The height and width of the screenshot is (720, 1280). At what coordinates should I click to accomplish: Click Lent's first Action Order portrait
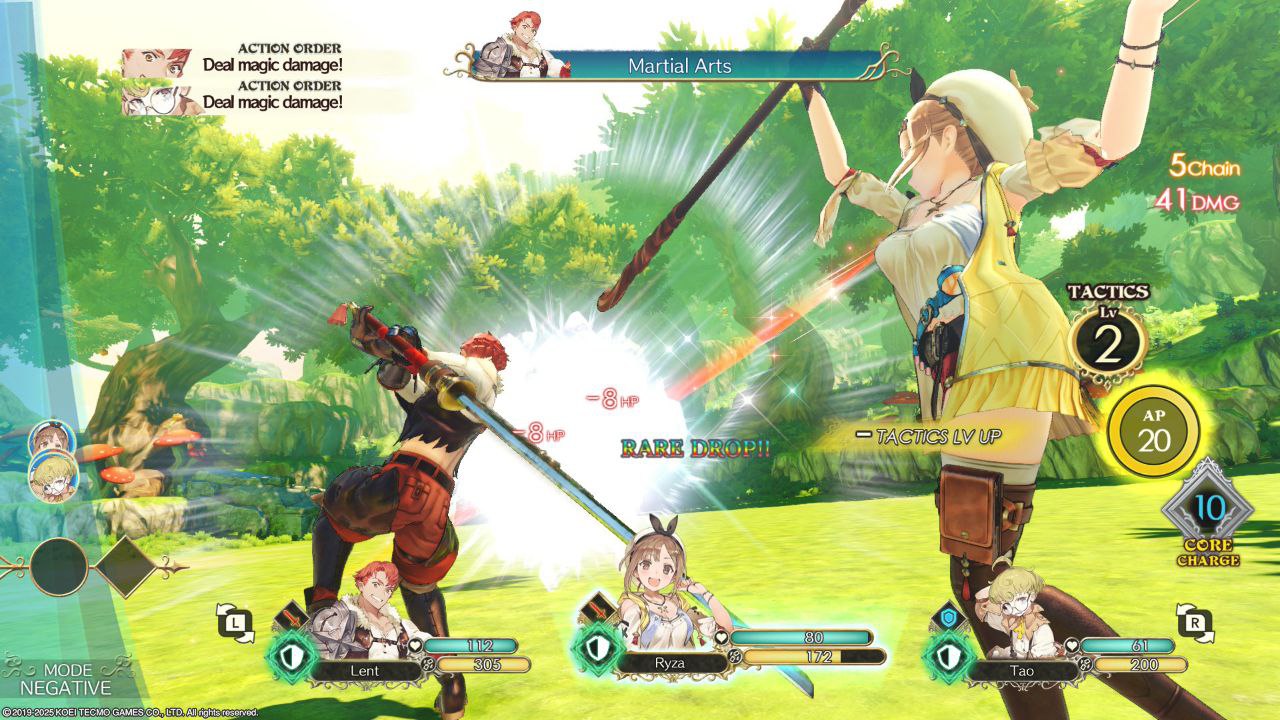click(157, 63)
